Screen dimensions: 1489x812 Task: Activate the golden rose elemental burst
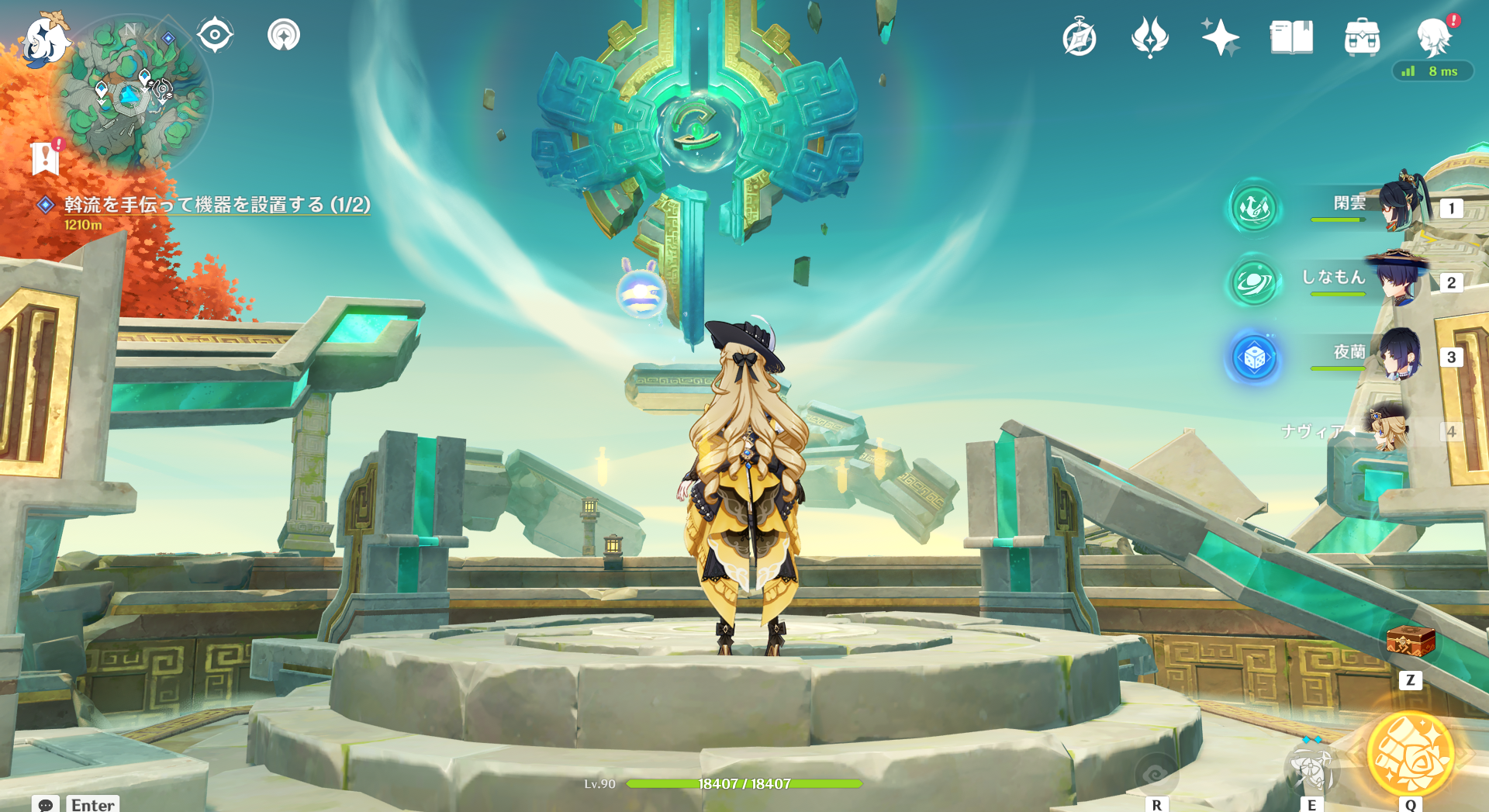tap(1410, 754)
